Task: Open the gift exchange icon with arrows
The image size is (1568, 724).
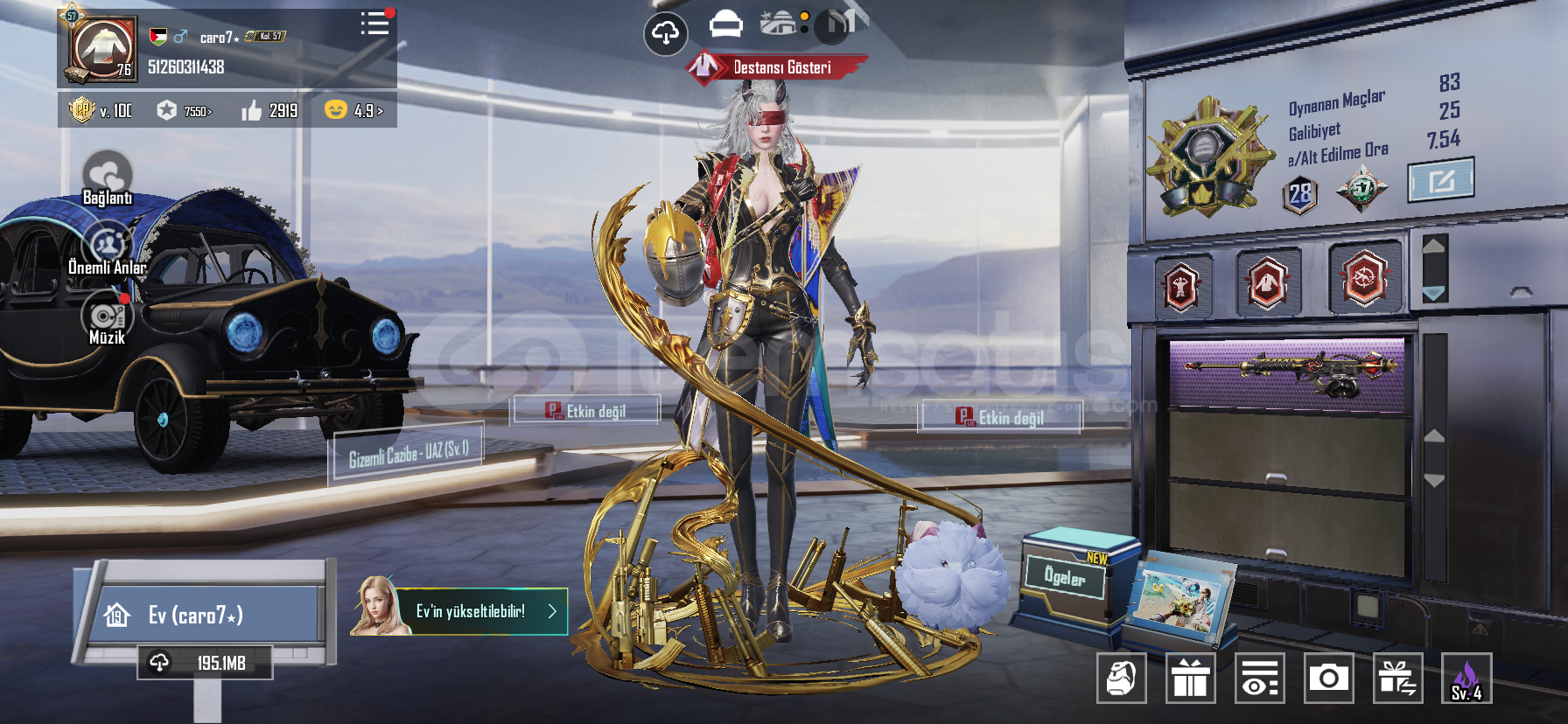Action: coord(1397,678)
